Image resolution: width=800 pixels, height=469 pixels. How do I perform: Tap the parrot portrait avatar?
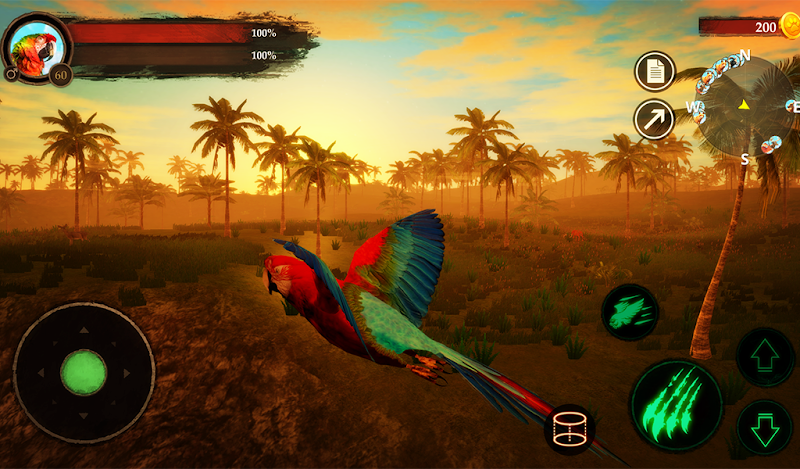37,44
